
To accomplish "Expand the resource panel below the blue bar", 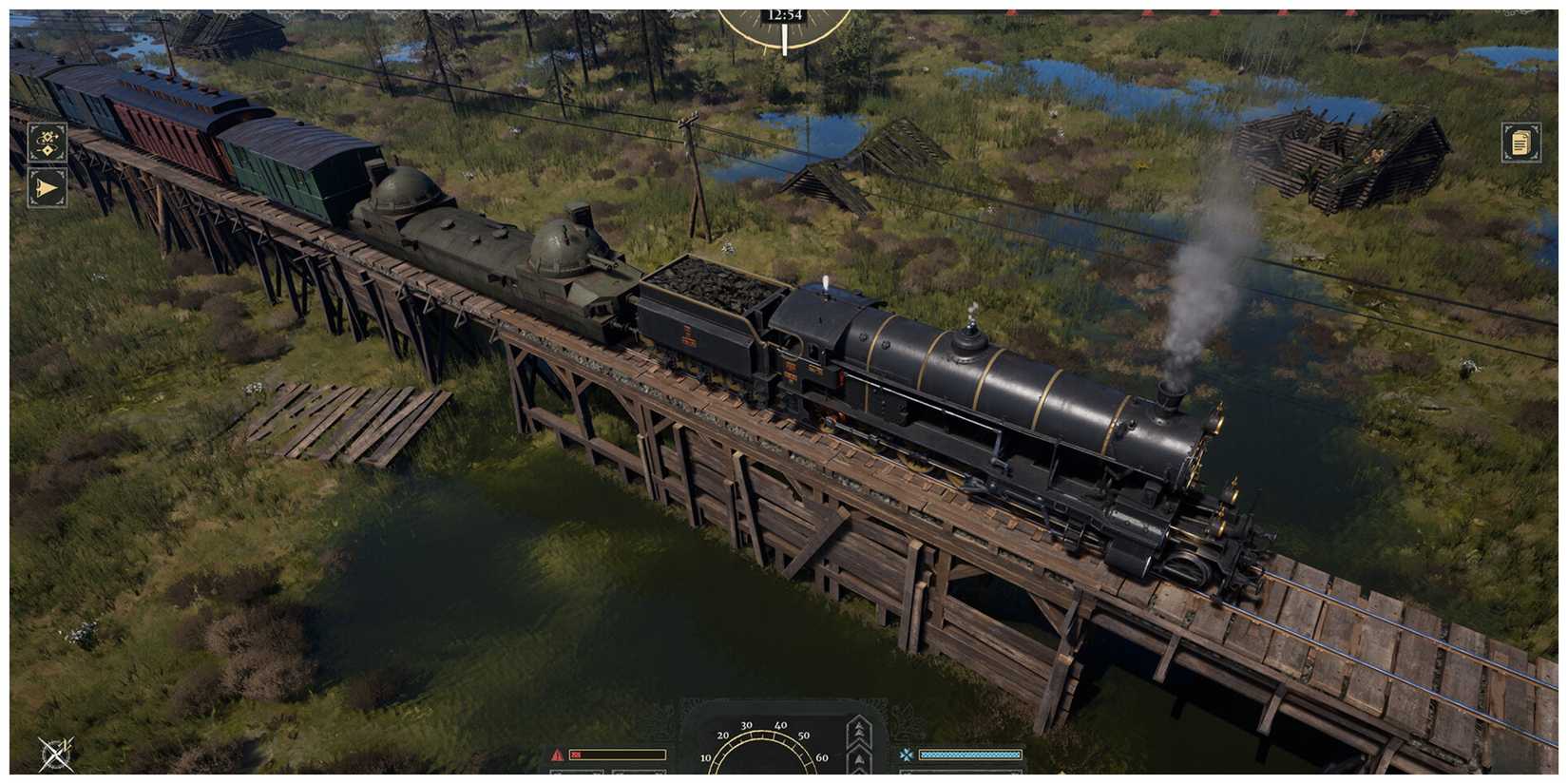I will pos(960,777).
